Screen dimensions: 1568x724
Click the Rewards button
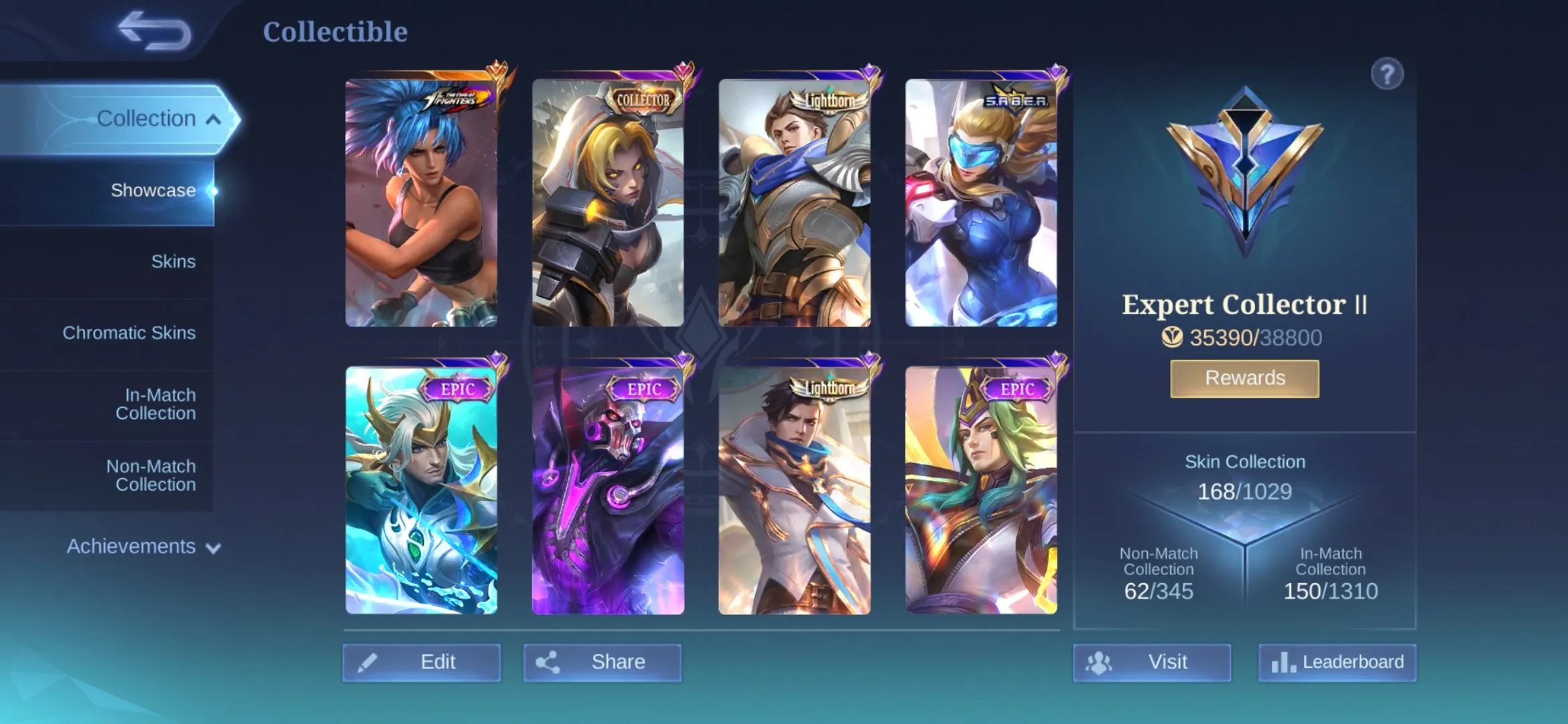pos(1244,377)
